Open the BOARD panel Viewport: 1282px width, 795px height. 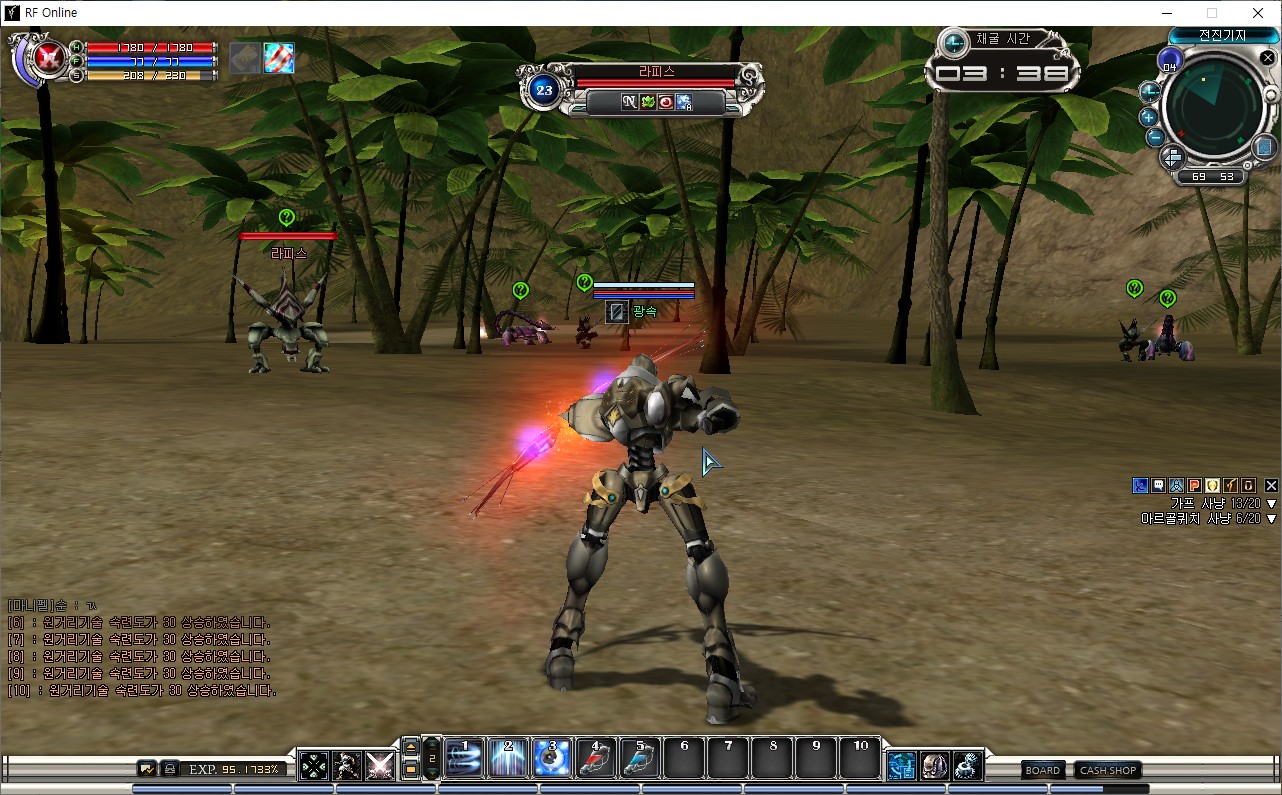1042,770
